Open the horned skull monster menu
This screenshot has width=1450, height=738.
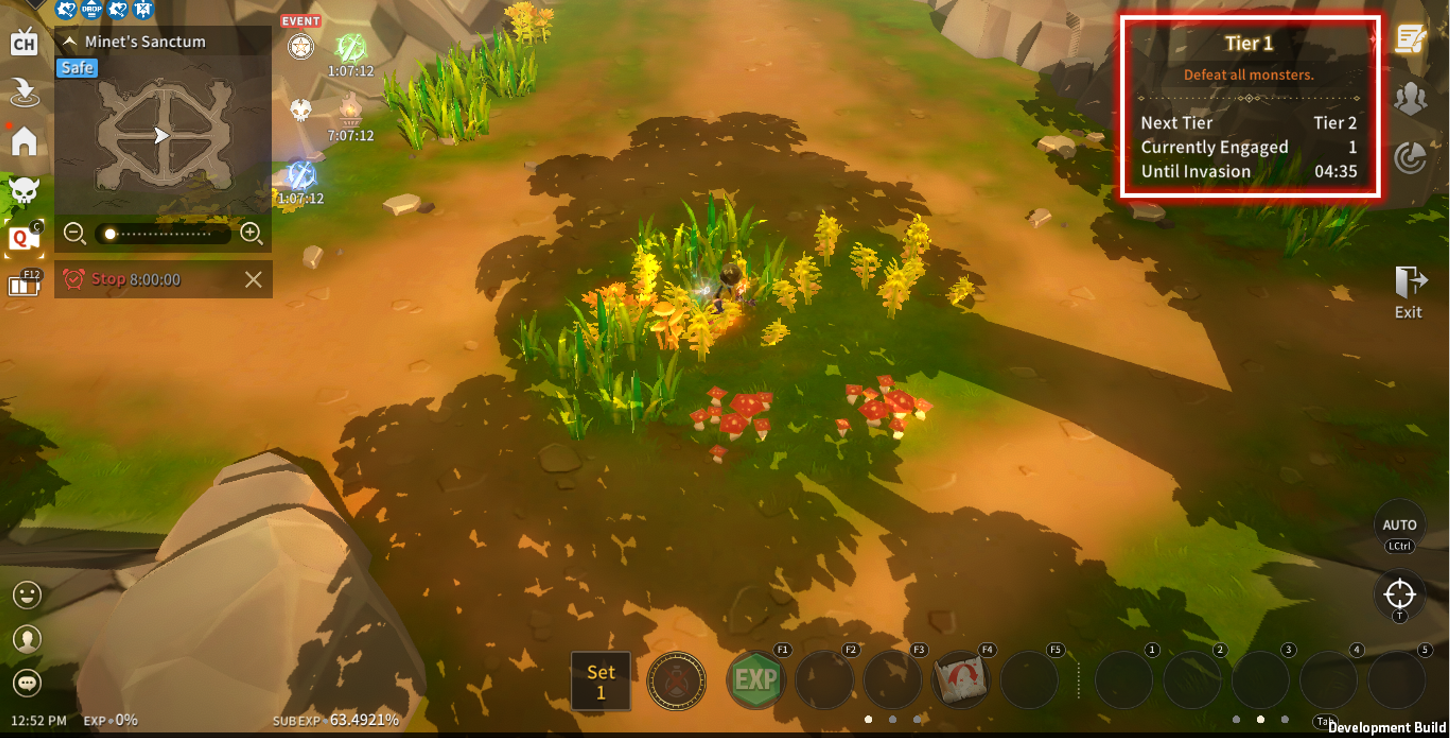pos(24,189)
